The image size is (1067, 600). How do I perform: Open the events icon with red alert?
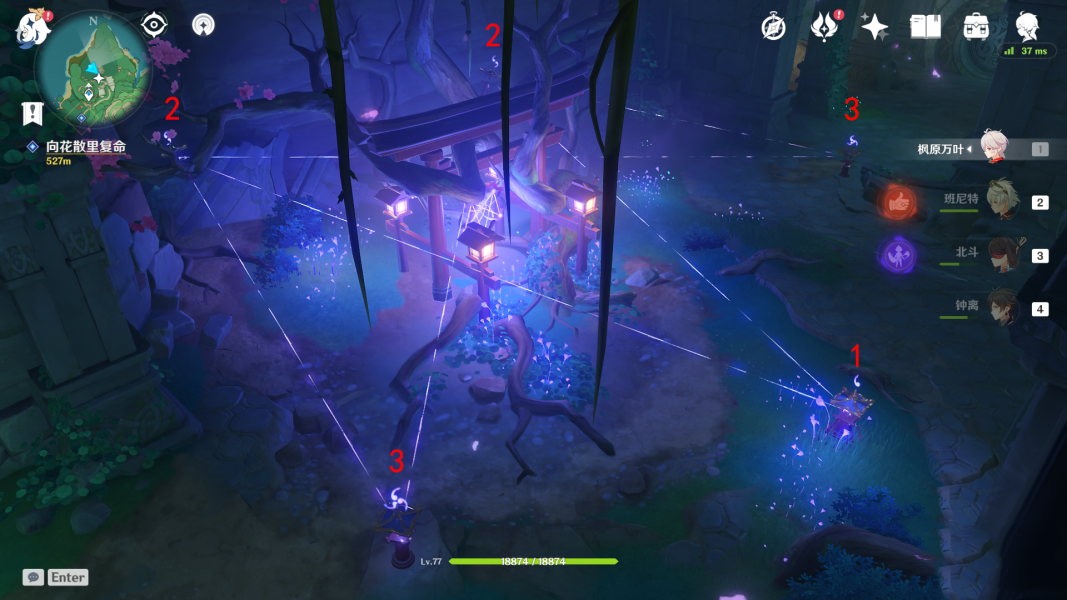click(824, 27)
